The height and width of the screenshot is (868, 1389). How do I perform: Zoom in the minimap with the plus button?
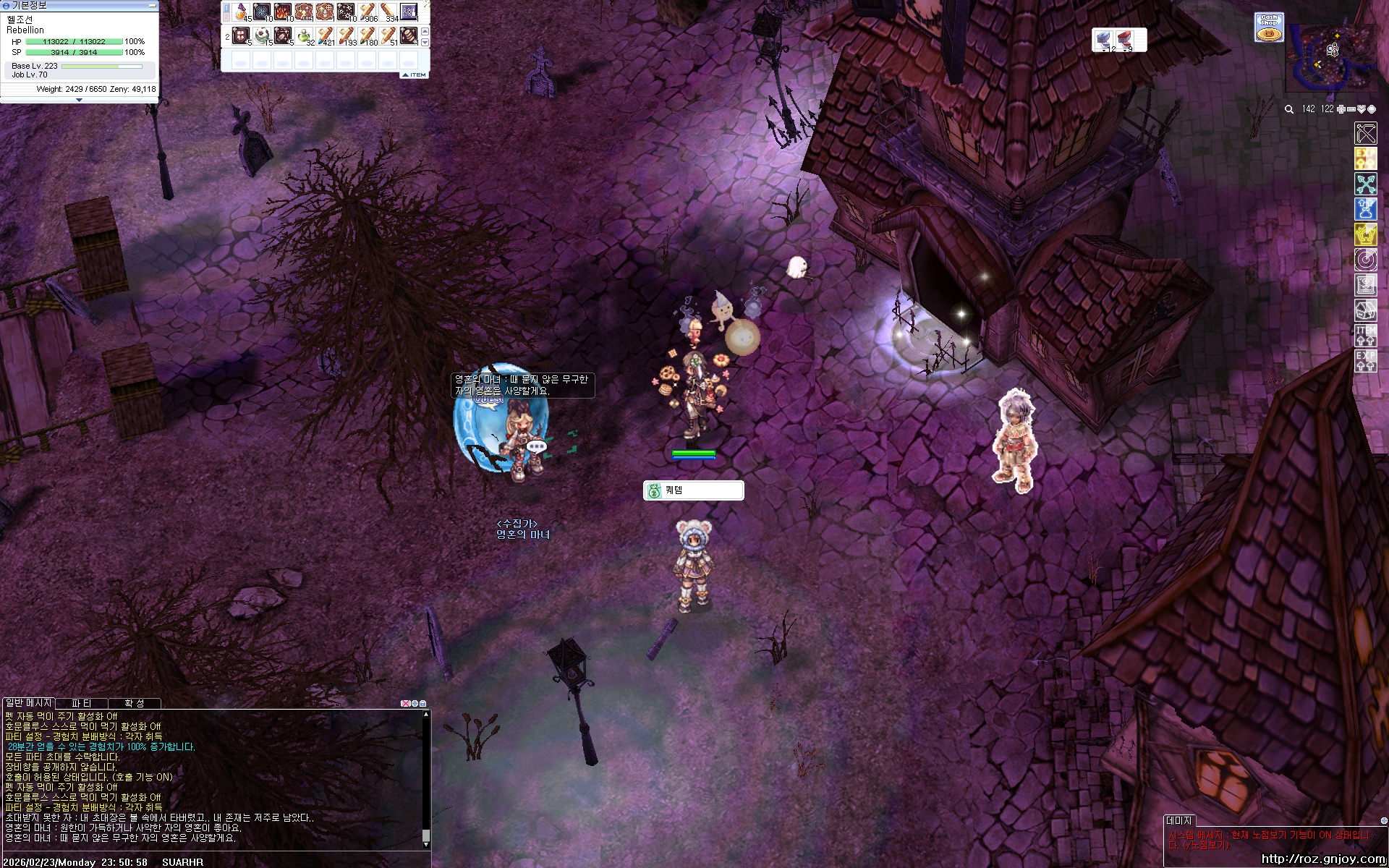click(1341, 109)
